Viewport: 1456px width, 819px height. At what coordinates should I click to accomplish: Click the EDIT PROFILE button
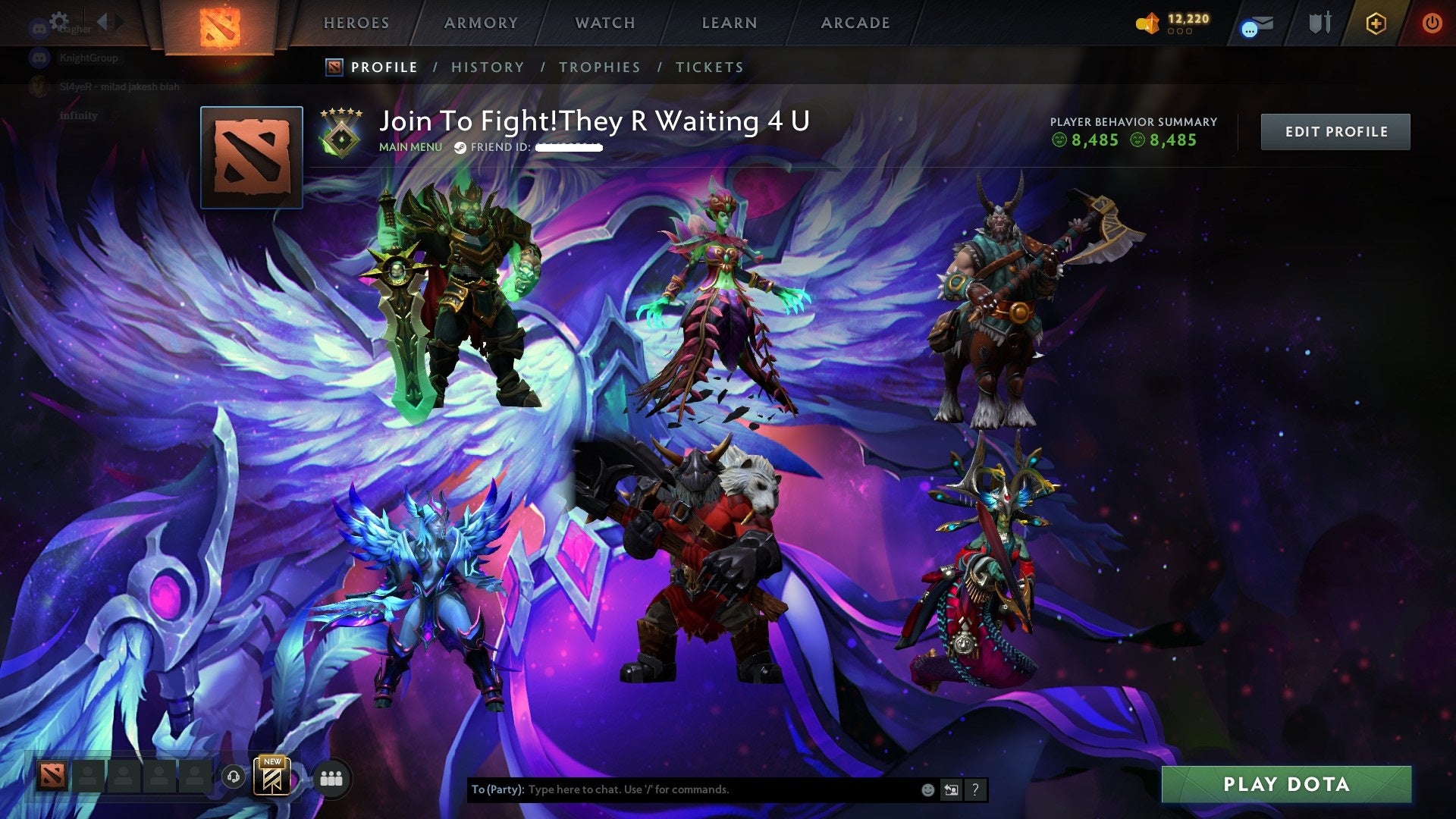click(x=1335, y=130)
